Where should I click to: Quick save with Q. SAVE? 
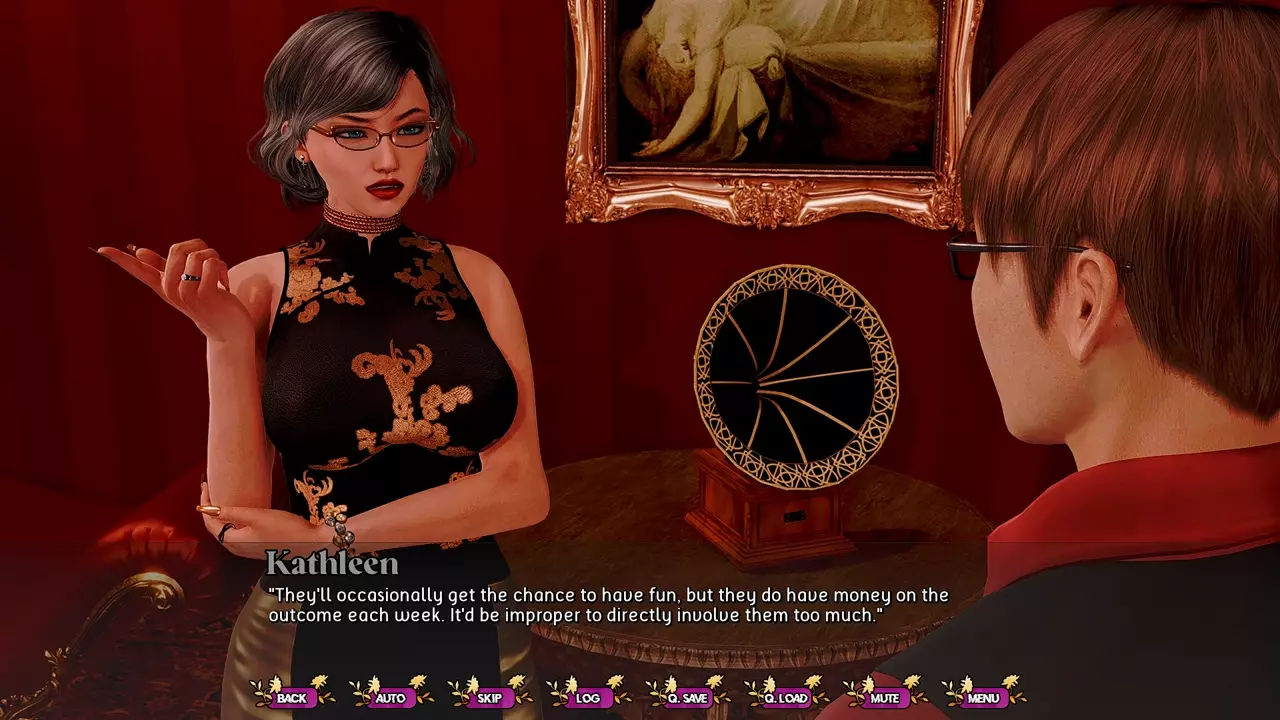687,698
